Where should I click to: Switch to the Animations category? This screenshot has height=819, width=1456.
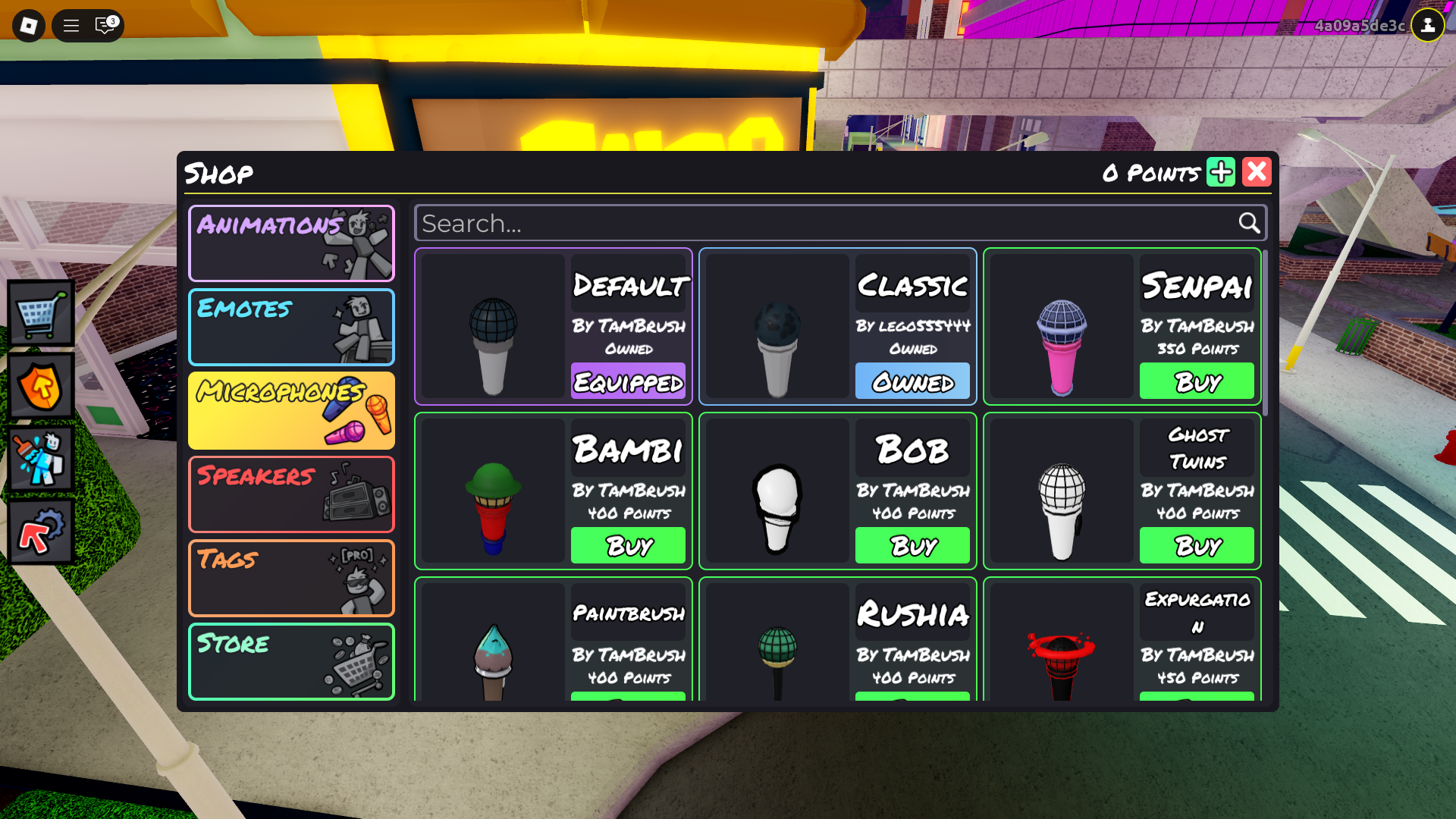291,243
